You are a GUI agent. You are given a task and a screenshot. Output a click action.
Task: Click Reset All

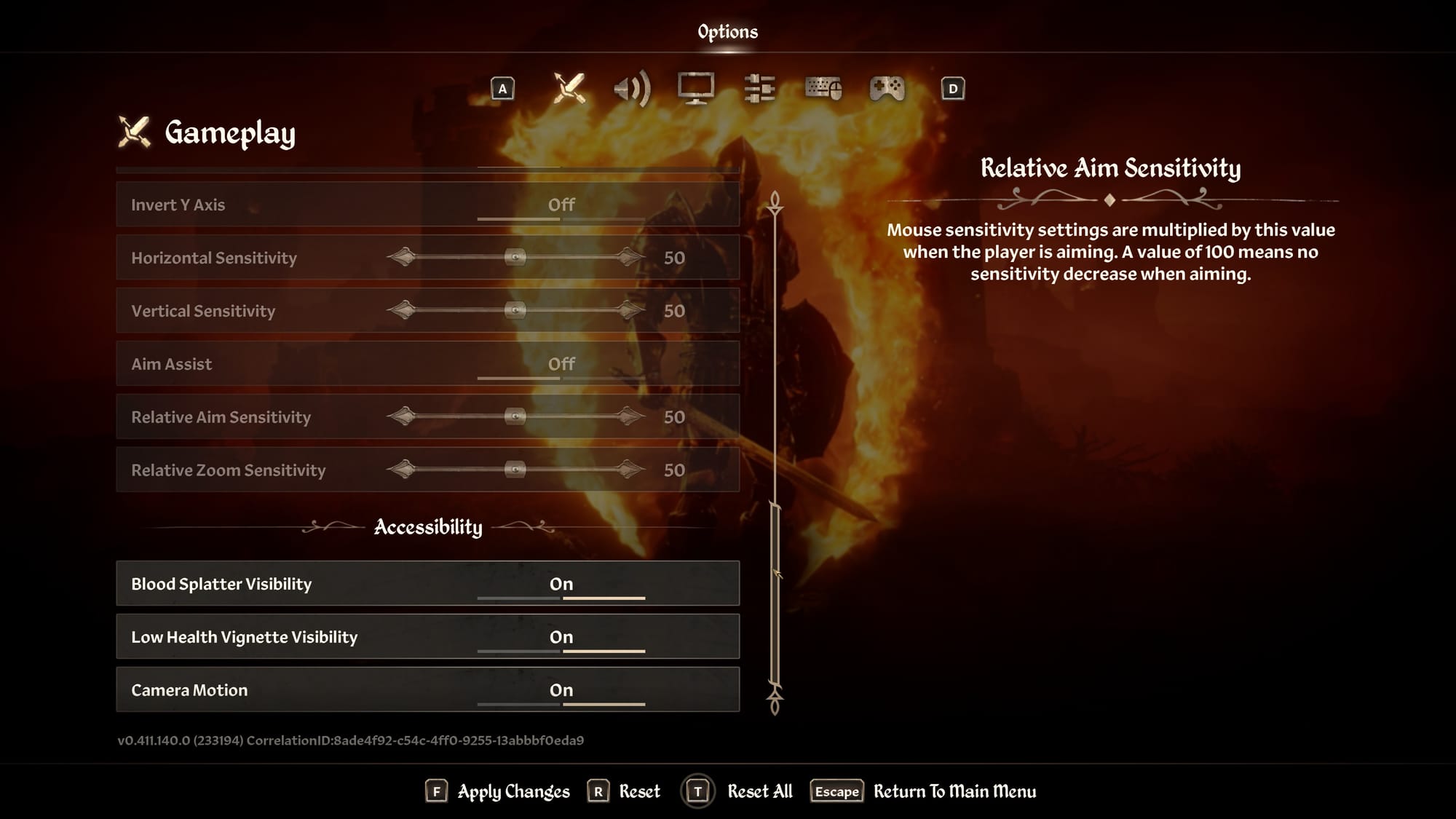tap(759, 791)
